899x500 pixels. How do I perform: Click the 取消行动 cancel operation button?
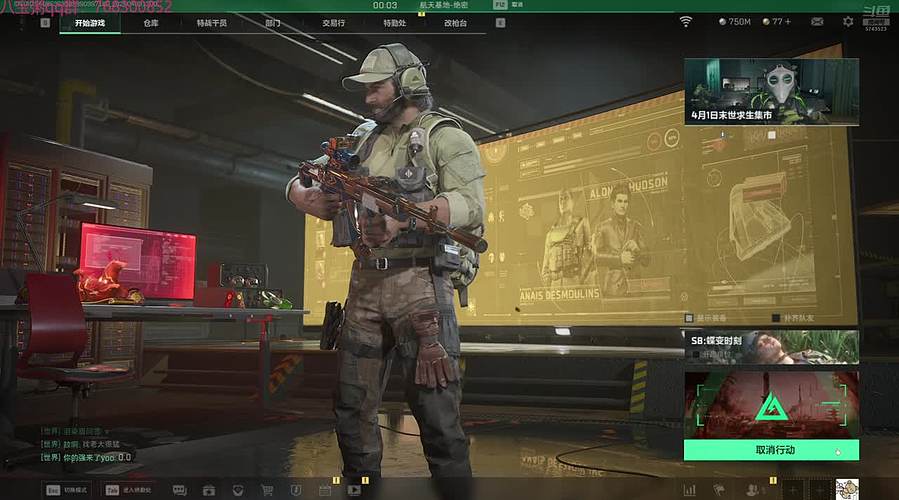click(771, 450)
